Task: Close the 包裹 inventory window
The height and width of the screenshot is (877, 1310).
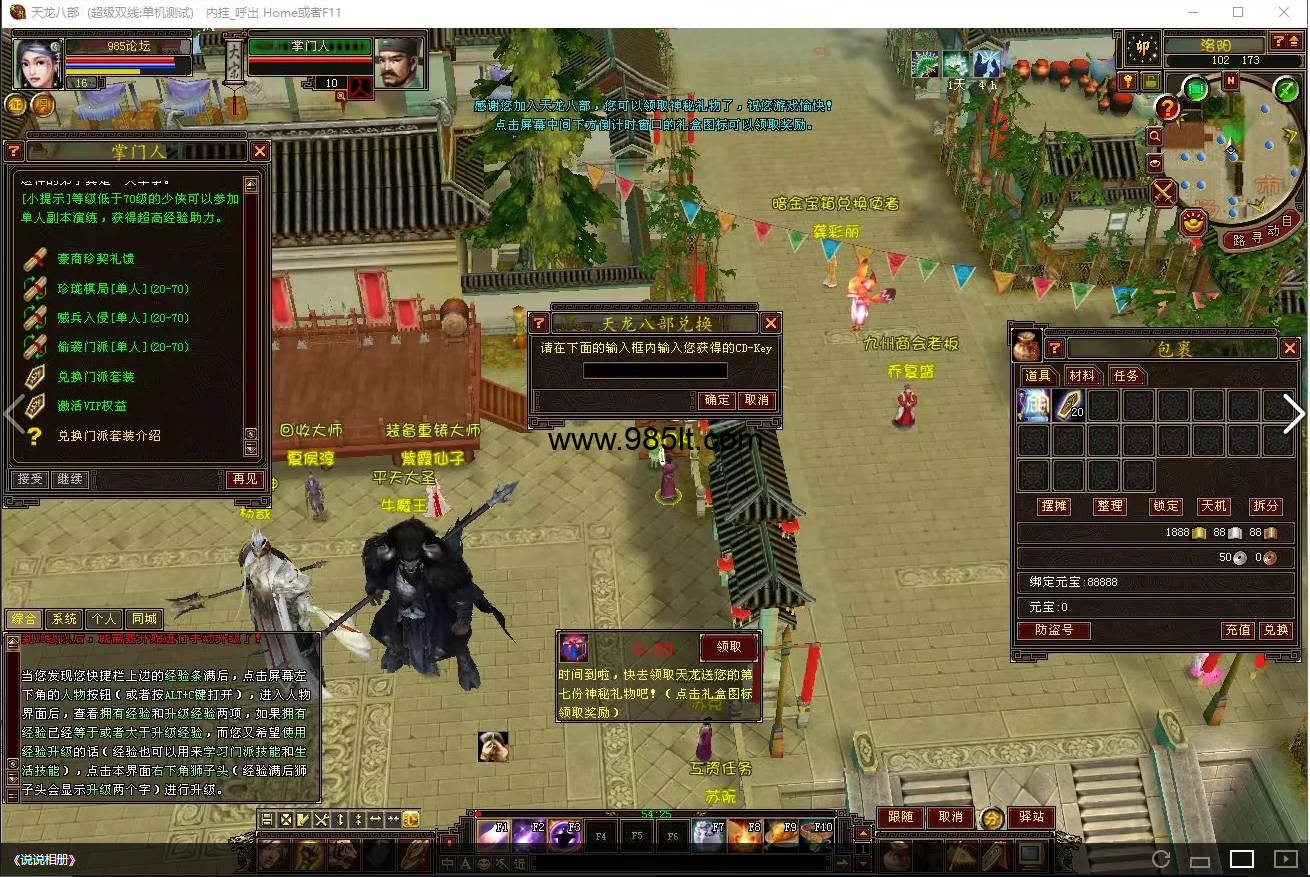Action: 1290,348
